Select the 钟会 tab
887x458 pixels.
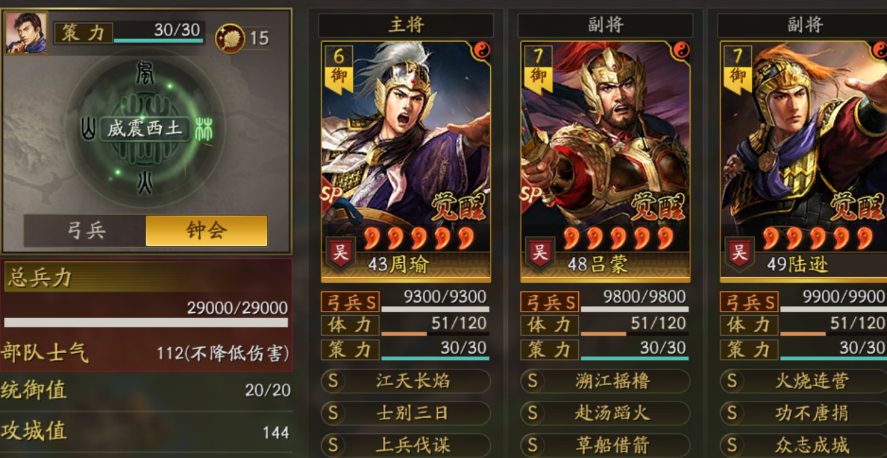pyautogui.click(x=206, y=231)
